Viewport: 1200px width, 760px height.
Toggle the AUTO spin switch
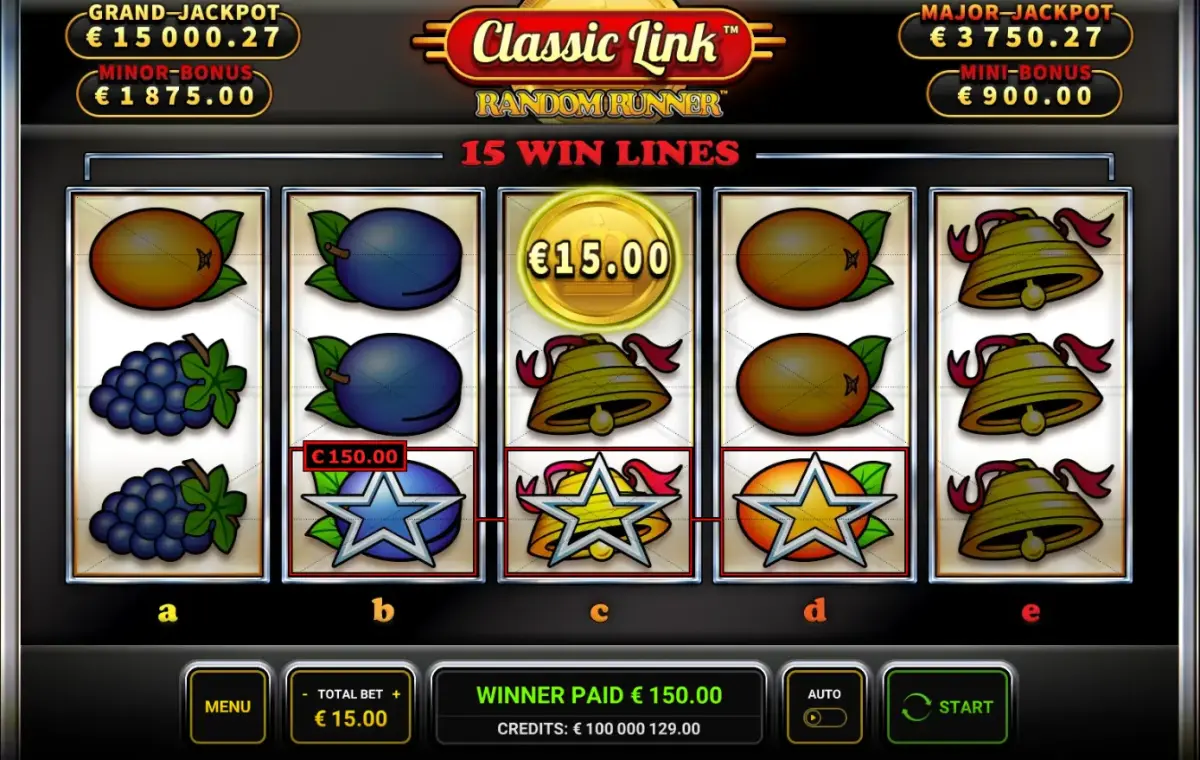point(825,717)
